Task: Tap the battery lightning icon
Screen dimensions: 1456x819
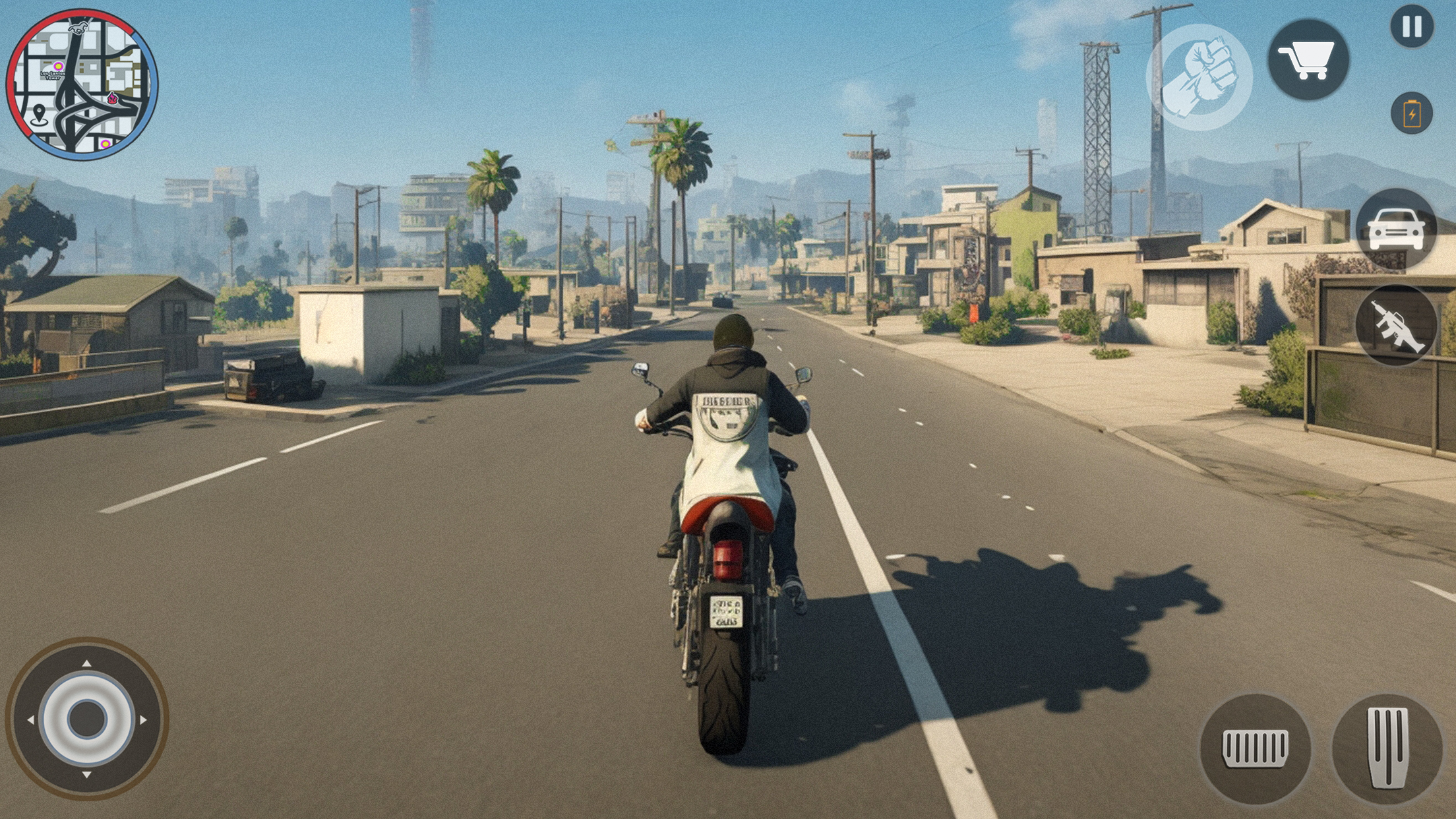Action: (x=1412, y=113)
